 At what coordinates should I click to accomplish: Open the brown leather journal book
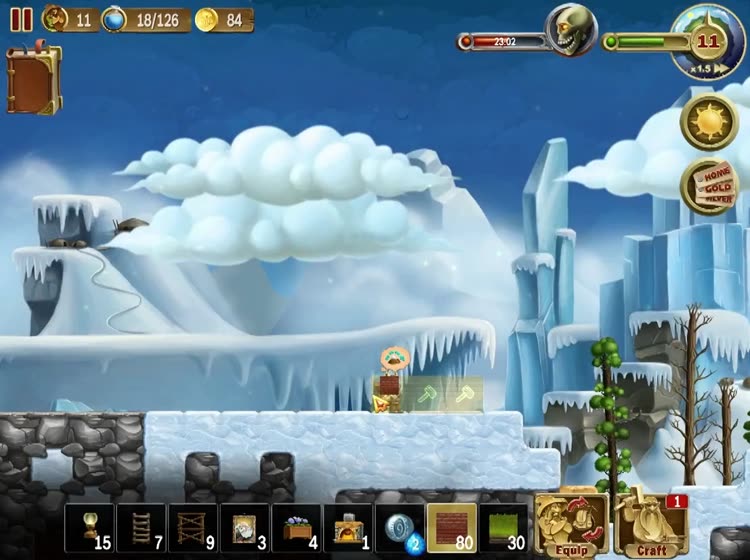click(33, 80)
